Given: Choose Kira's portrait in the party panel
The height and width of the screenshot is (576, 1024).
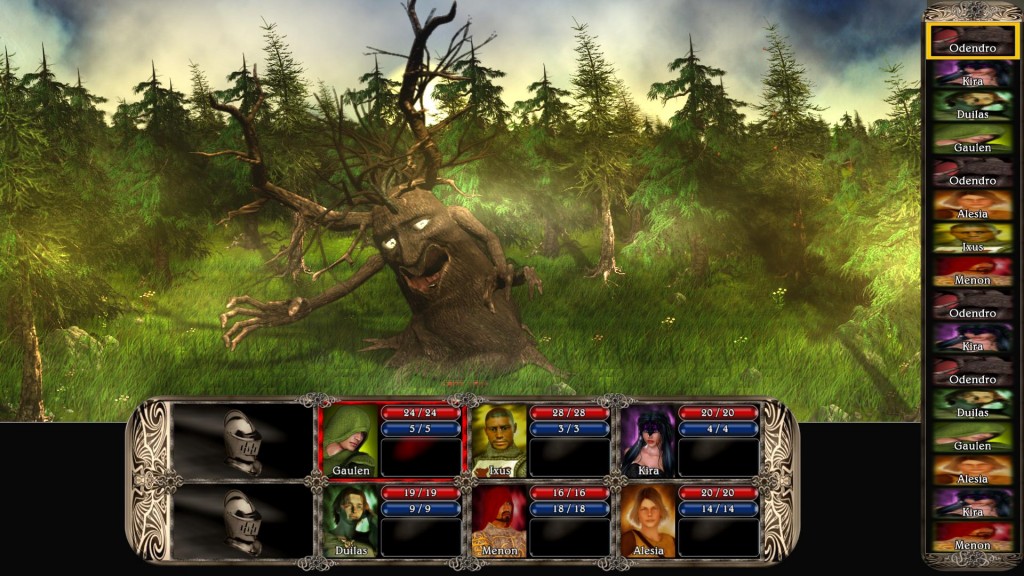Looking at the screenshot, I should 648,440.
